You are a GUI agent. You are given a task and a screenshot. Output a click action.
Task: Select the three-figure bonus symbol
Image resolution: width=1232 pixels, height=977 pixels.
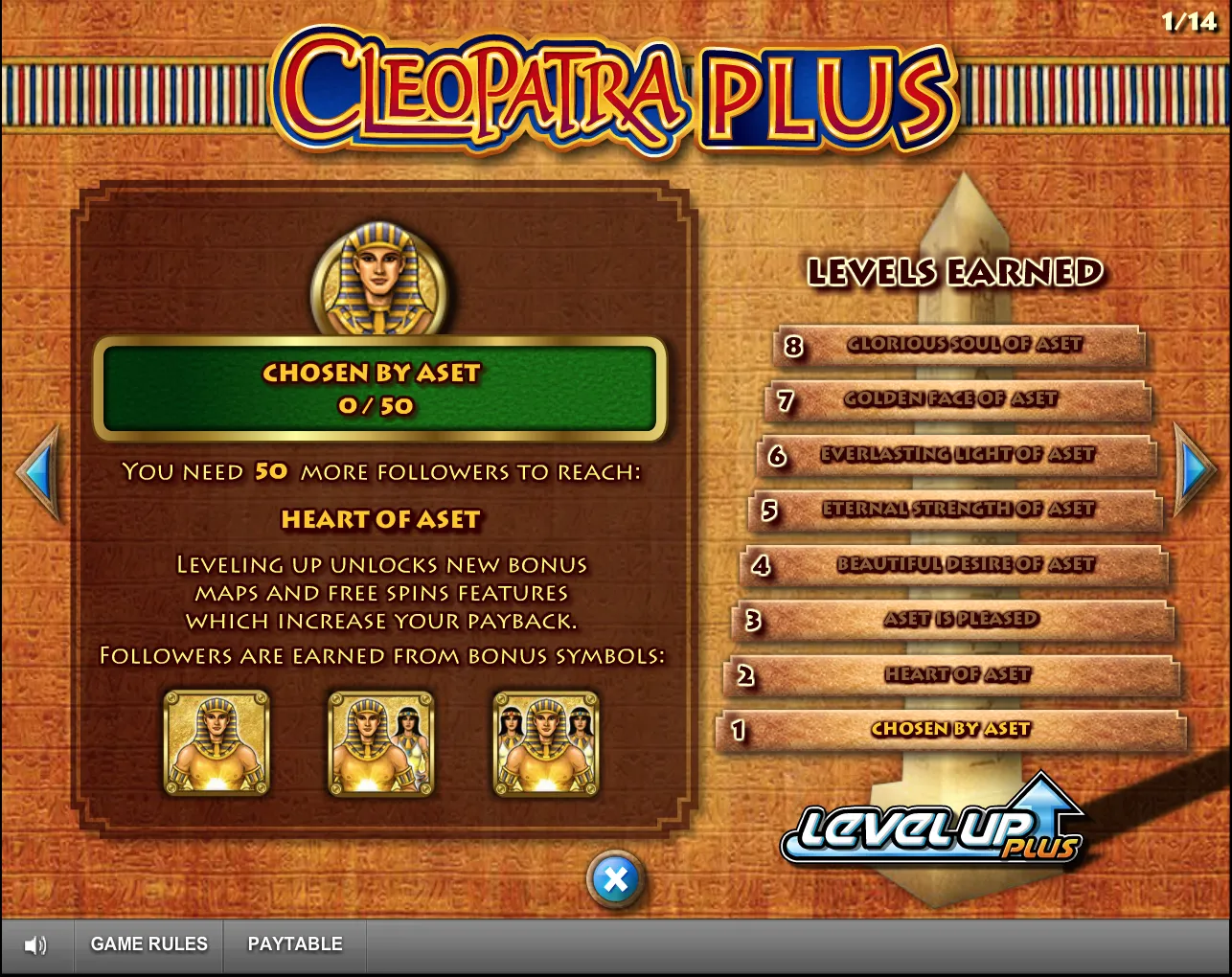pyautogui.click(x=546, y=742)
